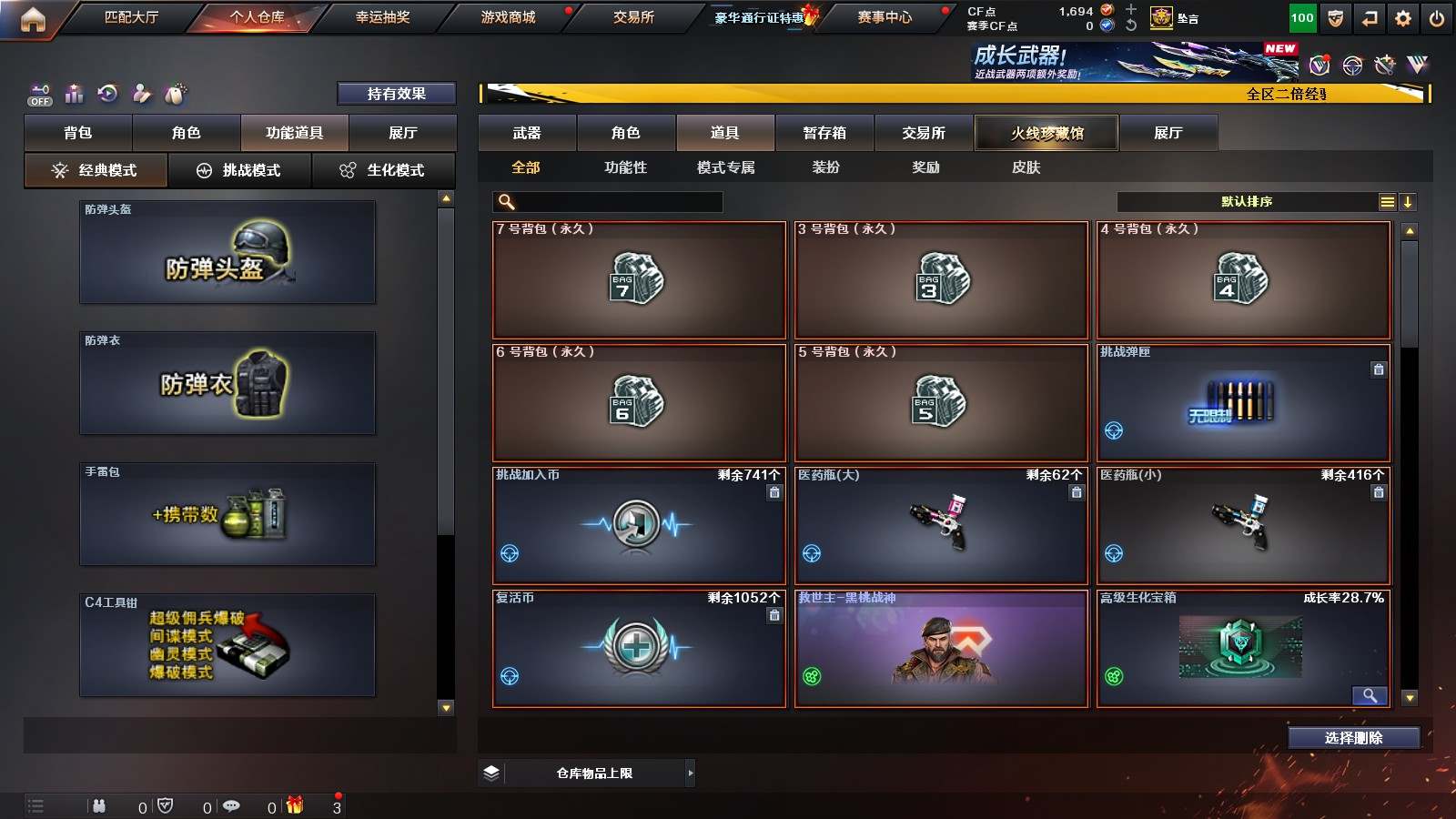1456x819 pixels.
Task: Filter items by 功能性 category
Action: (x=625, y=167)
